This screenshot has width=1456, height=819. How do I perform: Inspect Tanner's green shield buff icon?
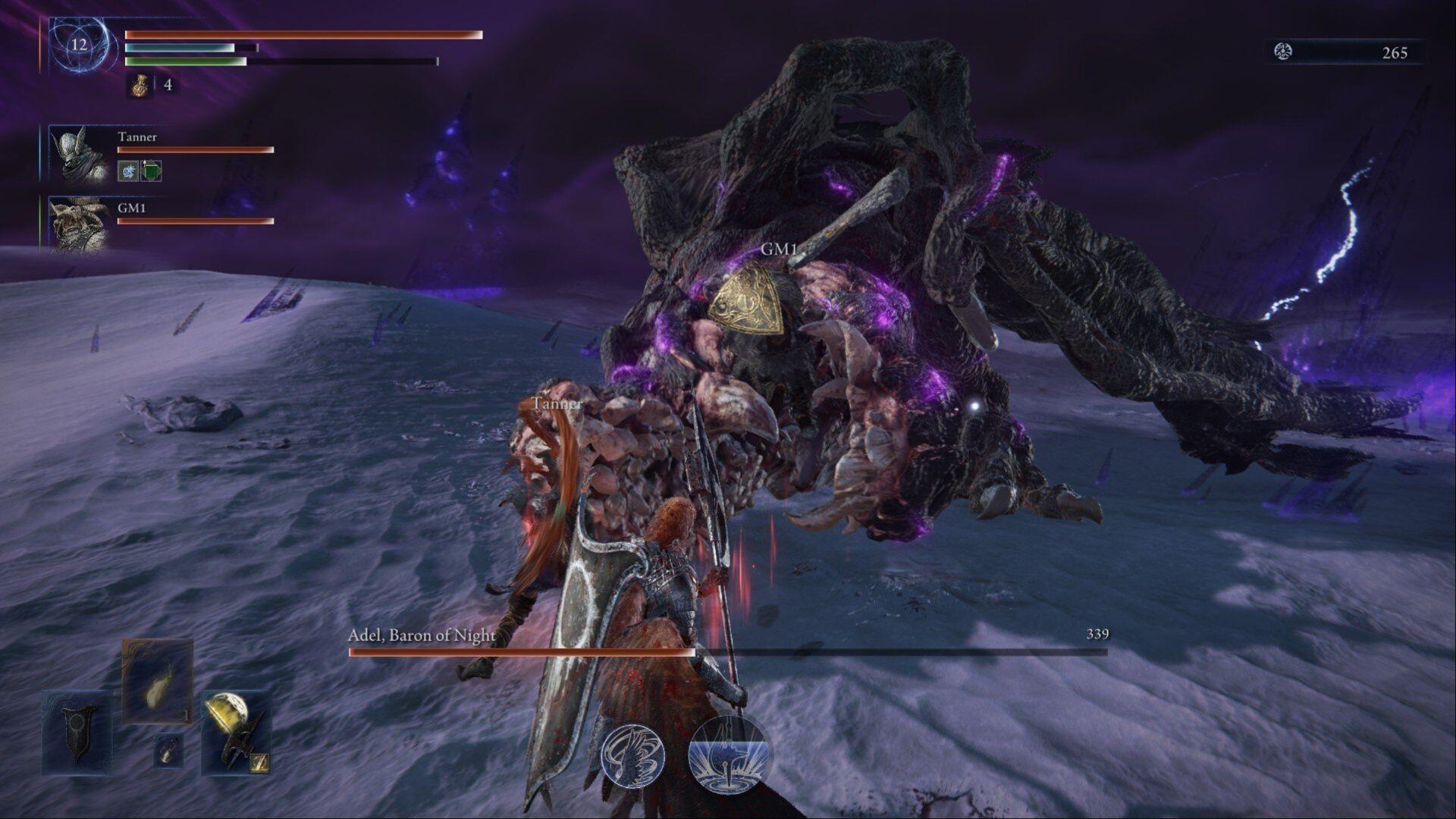point(151,171)
